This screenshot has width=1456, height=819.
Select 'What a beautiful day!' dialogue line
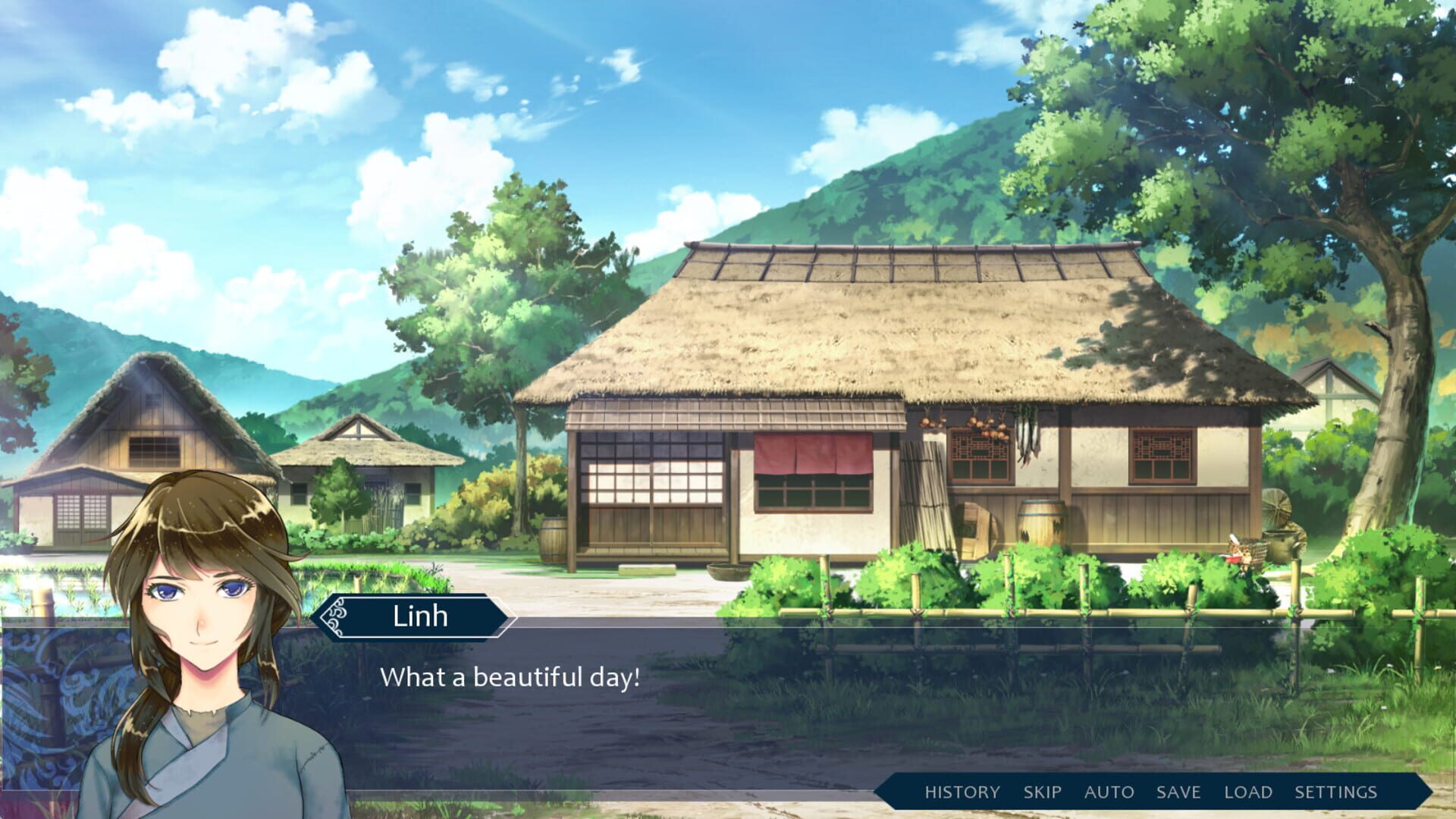(511, 676)
